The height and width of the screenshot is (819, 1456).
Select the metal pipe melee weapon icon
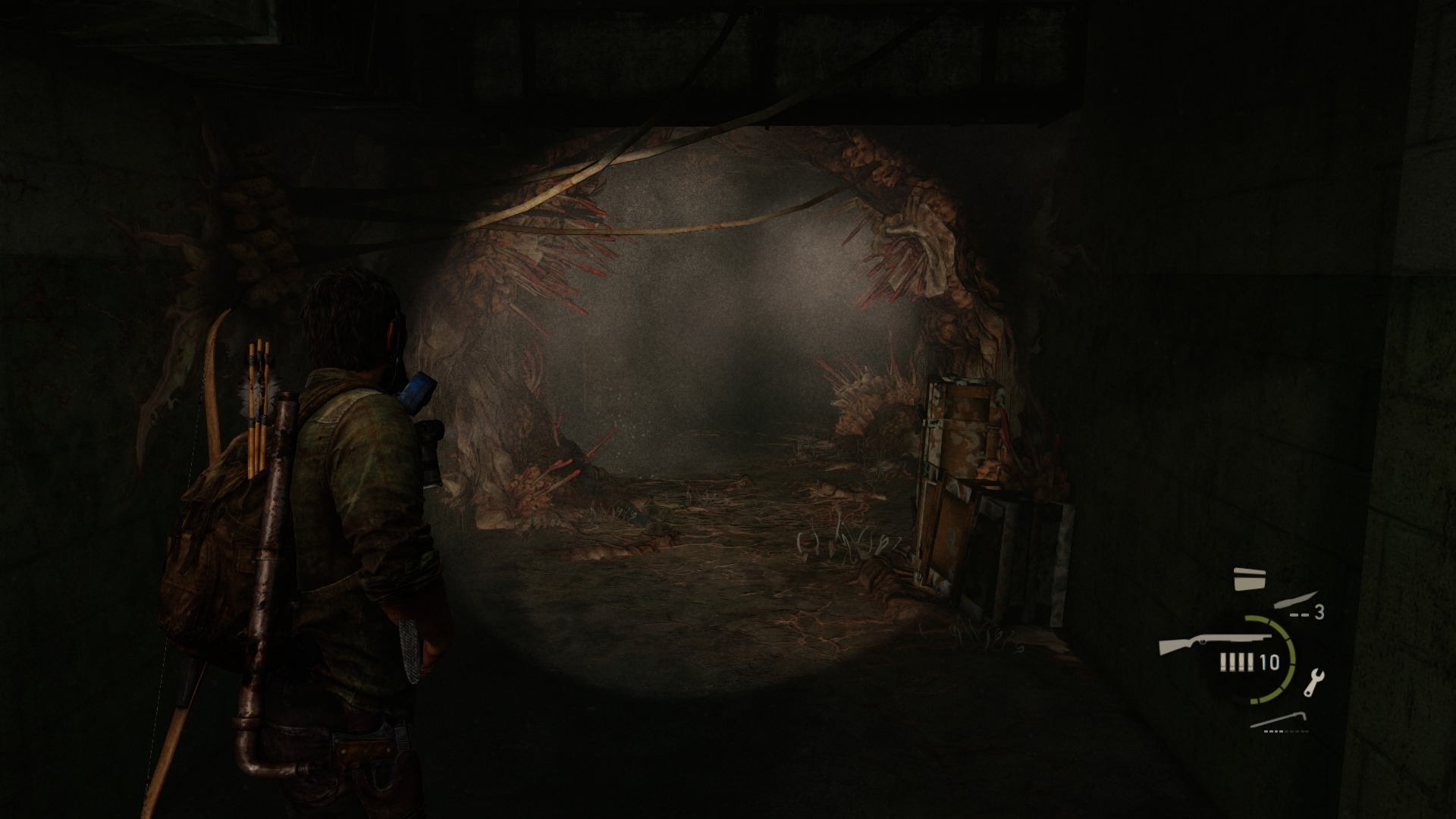(1279, 720)
